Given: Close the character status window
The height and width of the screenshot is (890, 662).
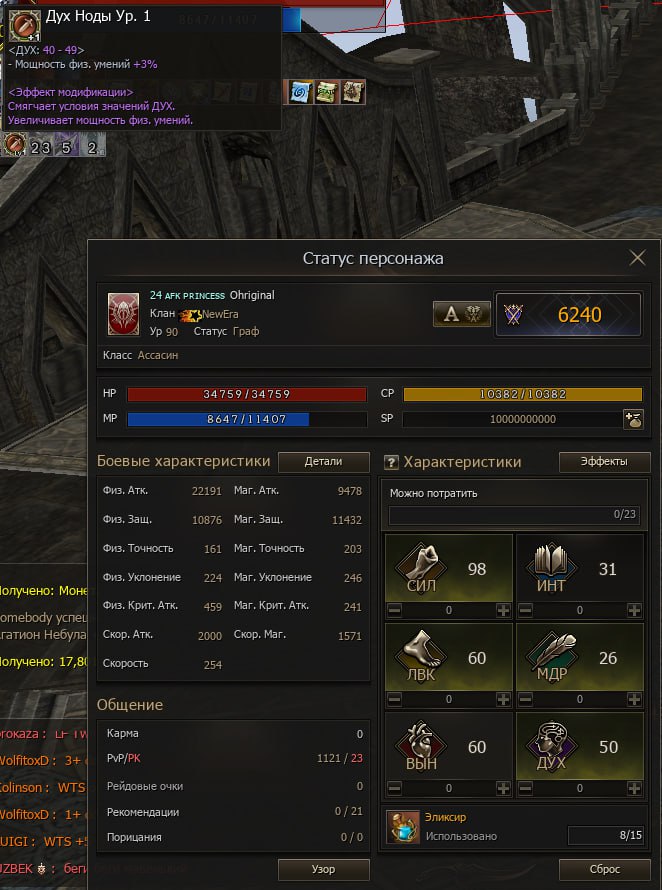Looking at the screenshot, I should click(637, 258).
